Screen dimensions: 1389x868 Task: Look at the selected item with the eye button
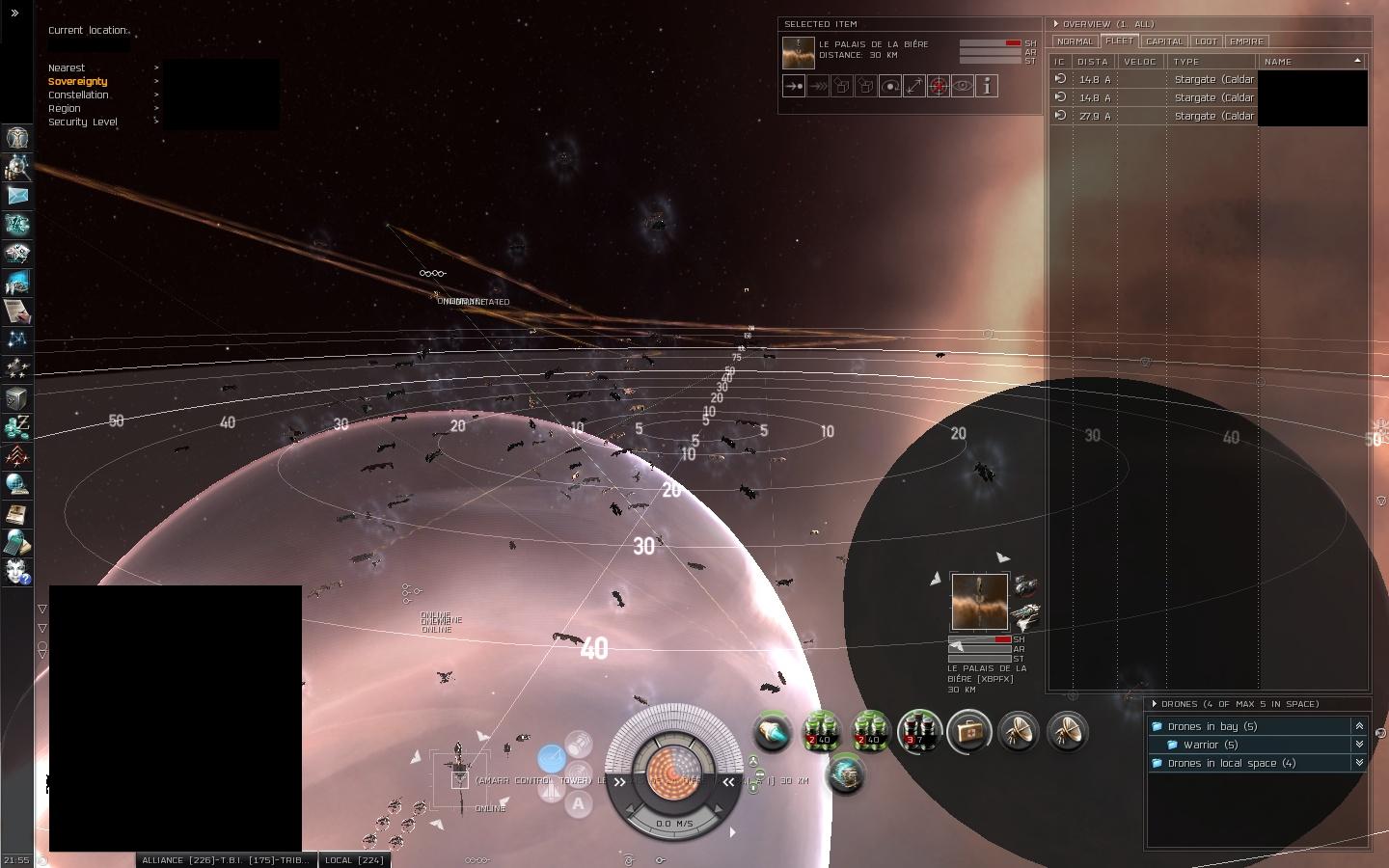[x=963, y=87]
